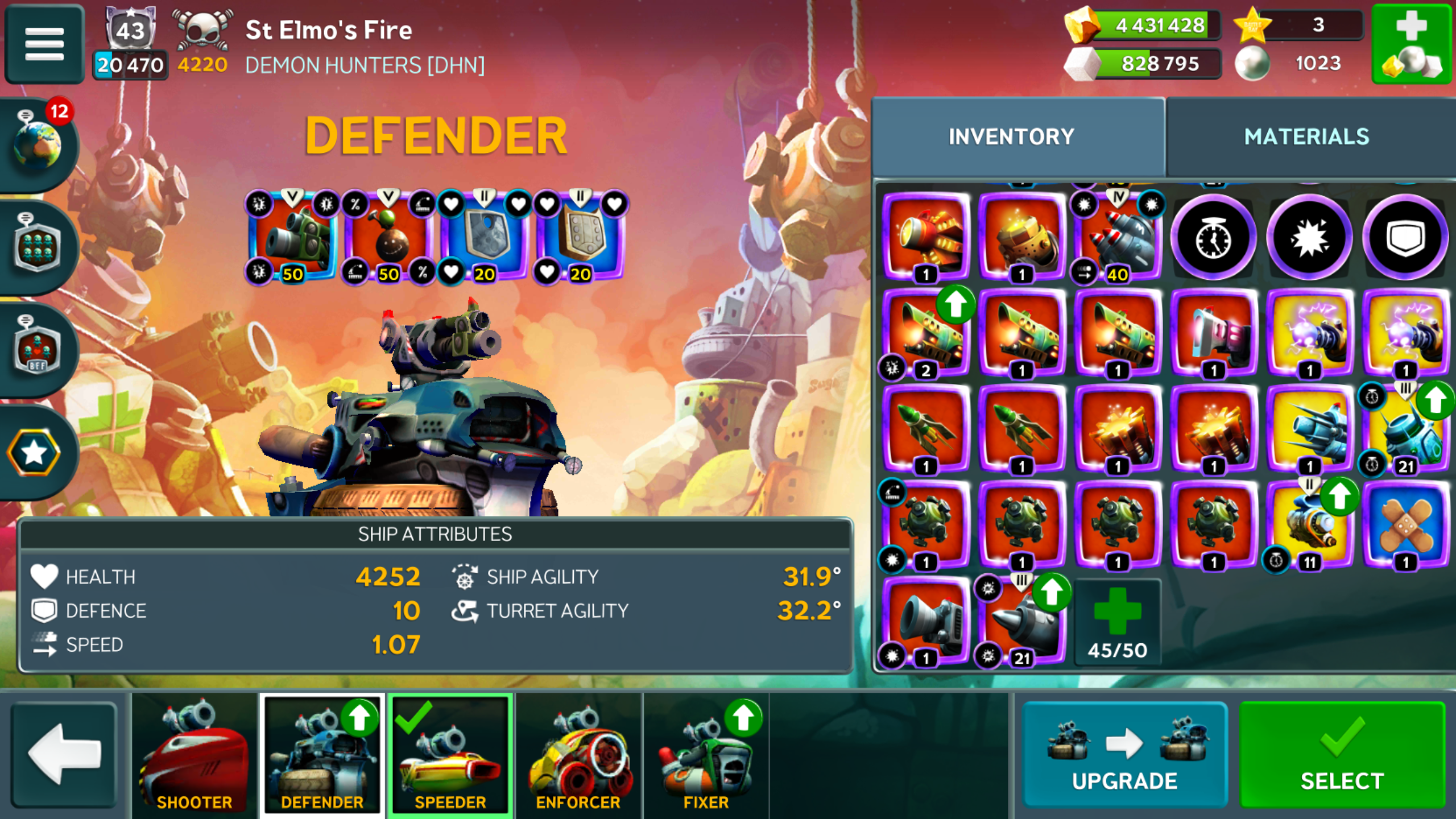The width and height of the screenshot is (1456, 819).
Task: Upgrade the Defender ship
Action: (1124, 754)
